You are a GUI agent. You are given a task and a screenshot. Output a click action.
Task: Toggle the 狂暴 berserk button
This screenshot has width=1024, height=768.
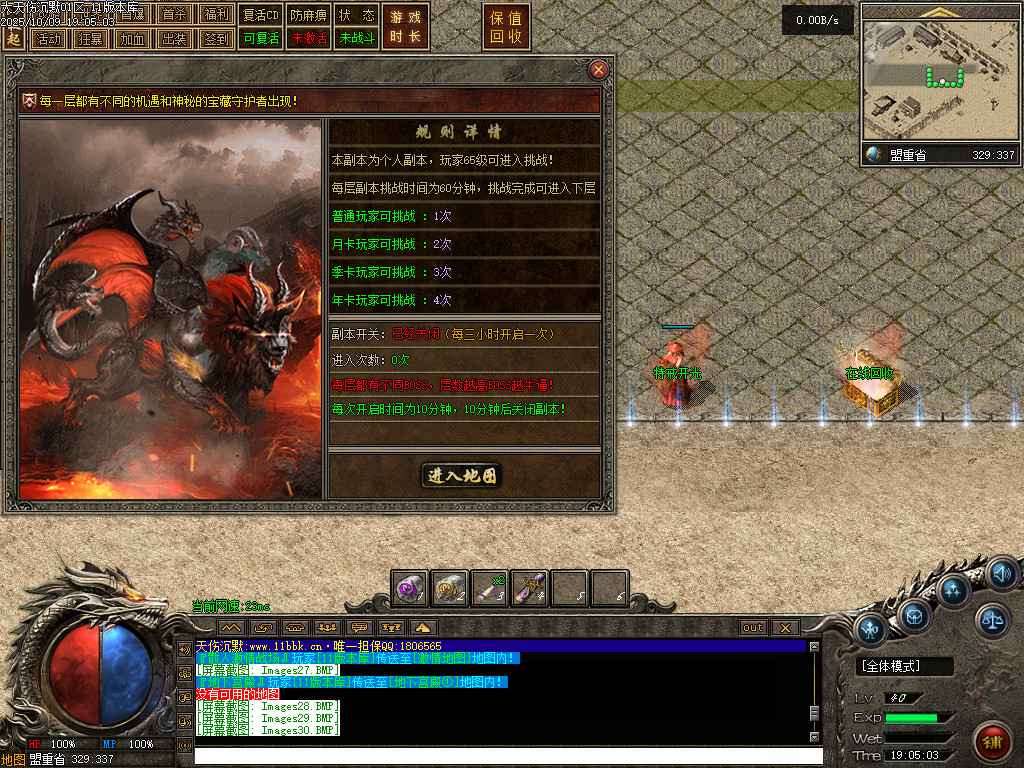point(89,39)
